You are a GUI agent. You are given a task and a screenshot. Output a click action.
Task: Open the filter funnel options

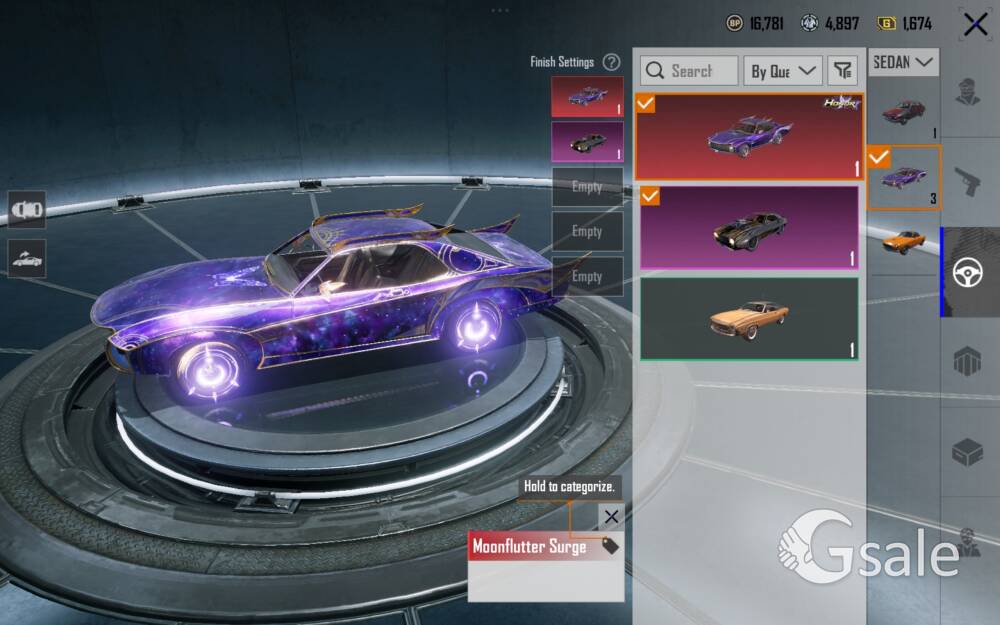(844, 70)
